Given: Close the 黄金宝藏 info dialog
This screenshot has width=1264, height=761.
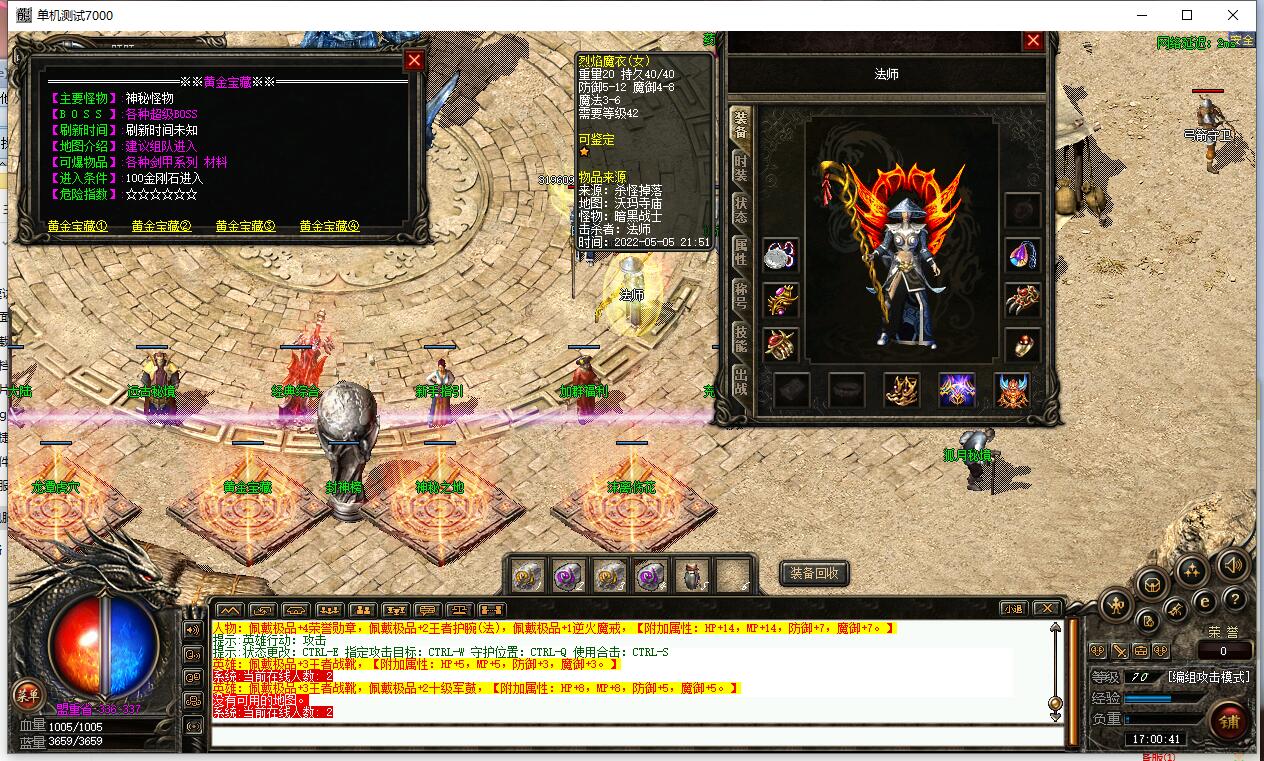Looking at the screenshot, I should (413, 61).
